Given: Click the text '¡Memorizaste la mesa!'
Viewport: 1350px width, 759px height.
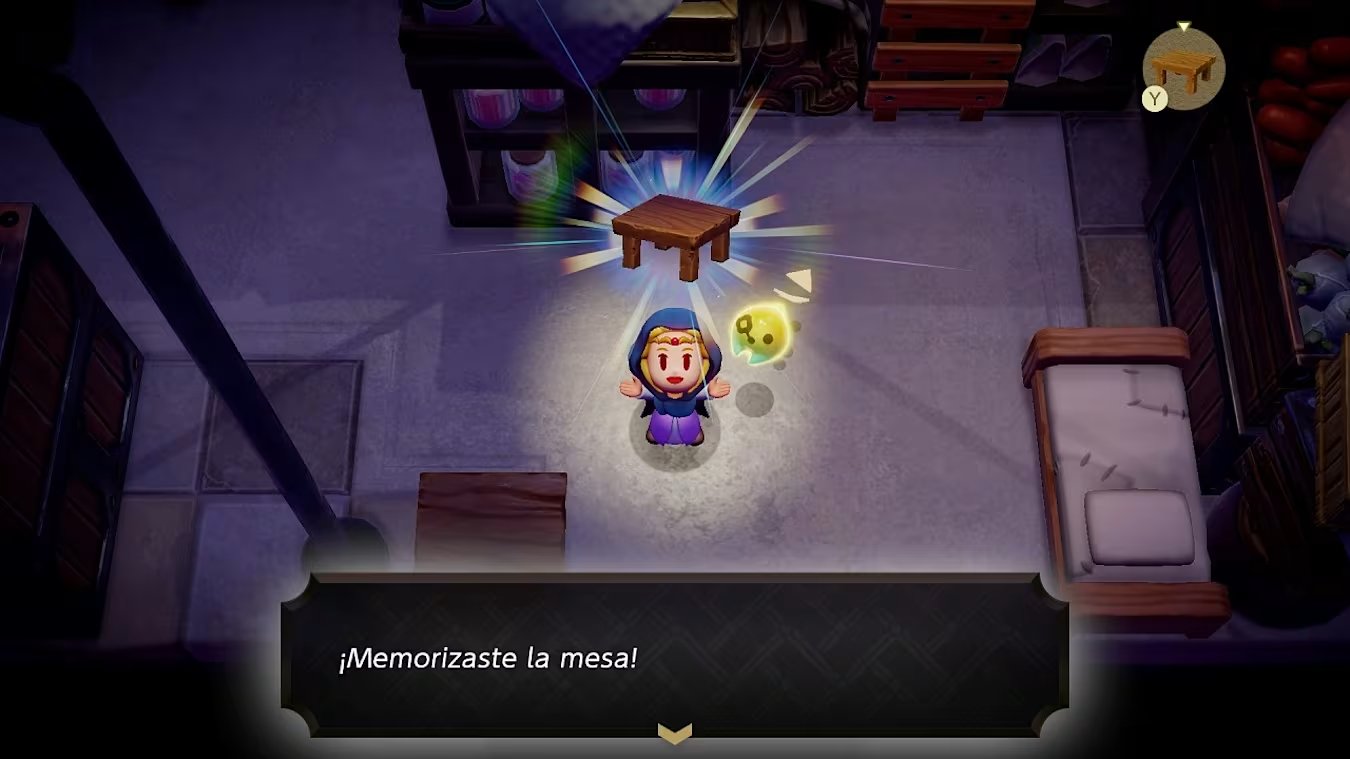Looking at the screenshot, I should 487,660.
